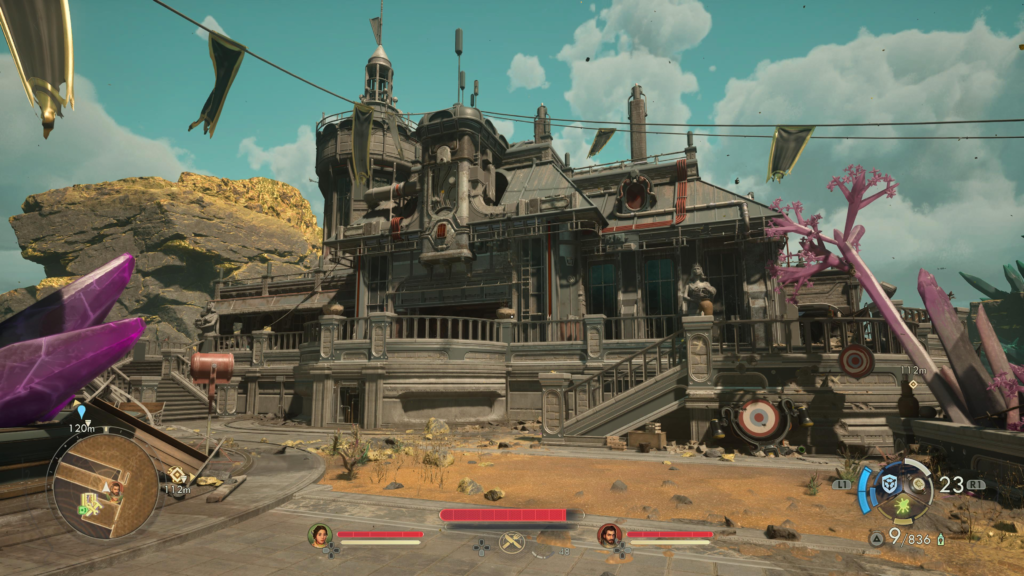Activate the blue cube ability
The image size is (1024, 576).
[887, 483]
